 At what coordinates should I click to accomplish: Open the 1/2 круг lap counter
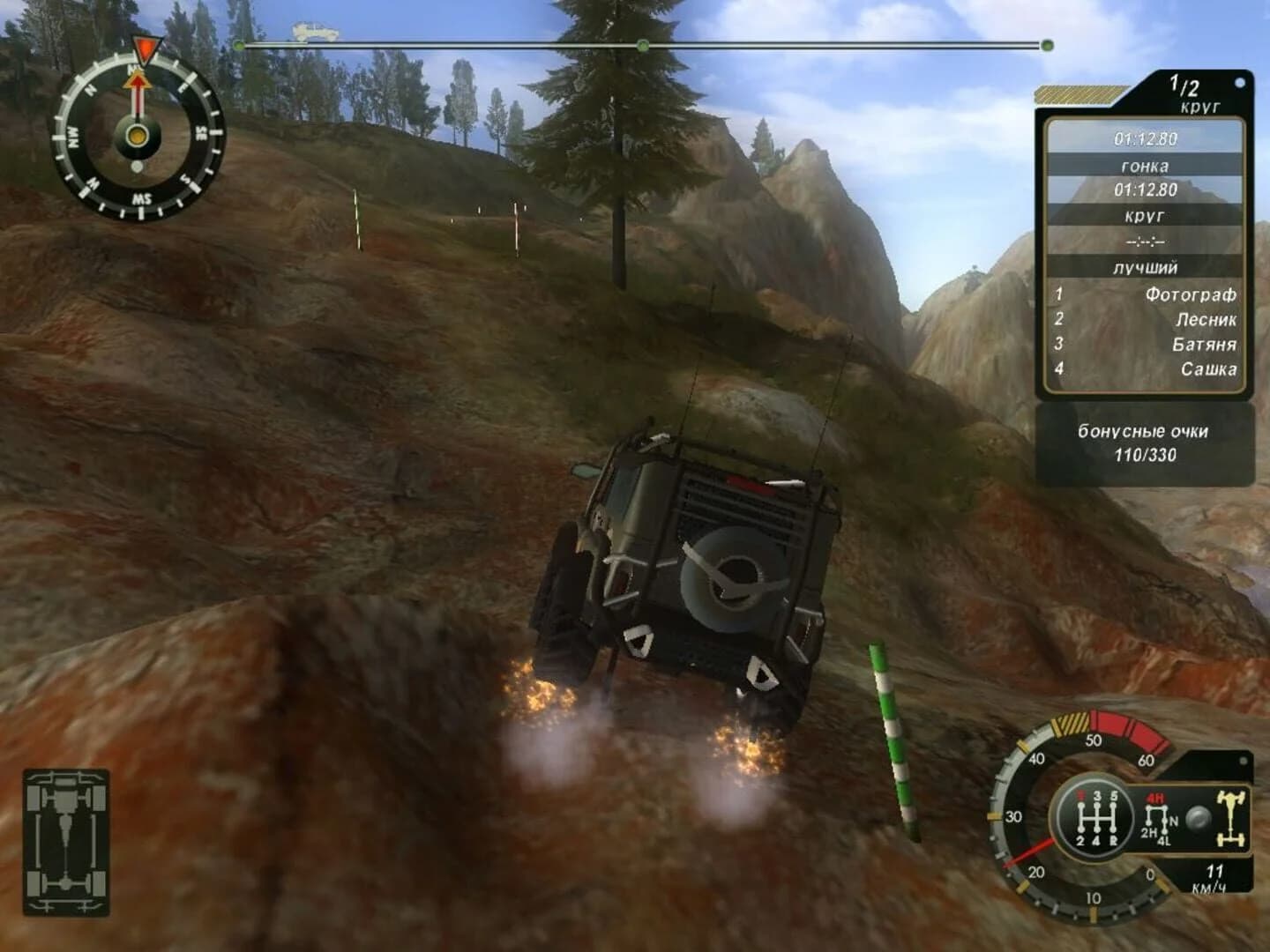(x=1186, y=93)
